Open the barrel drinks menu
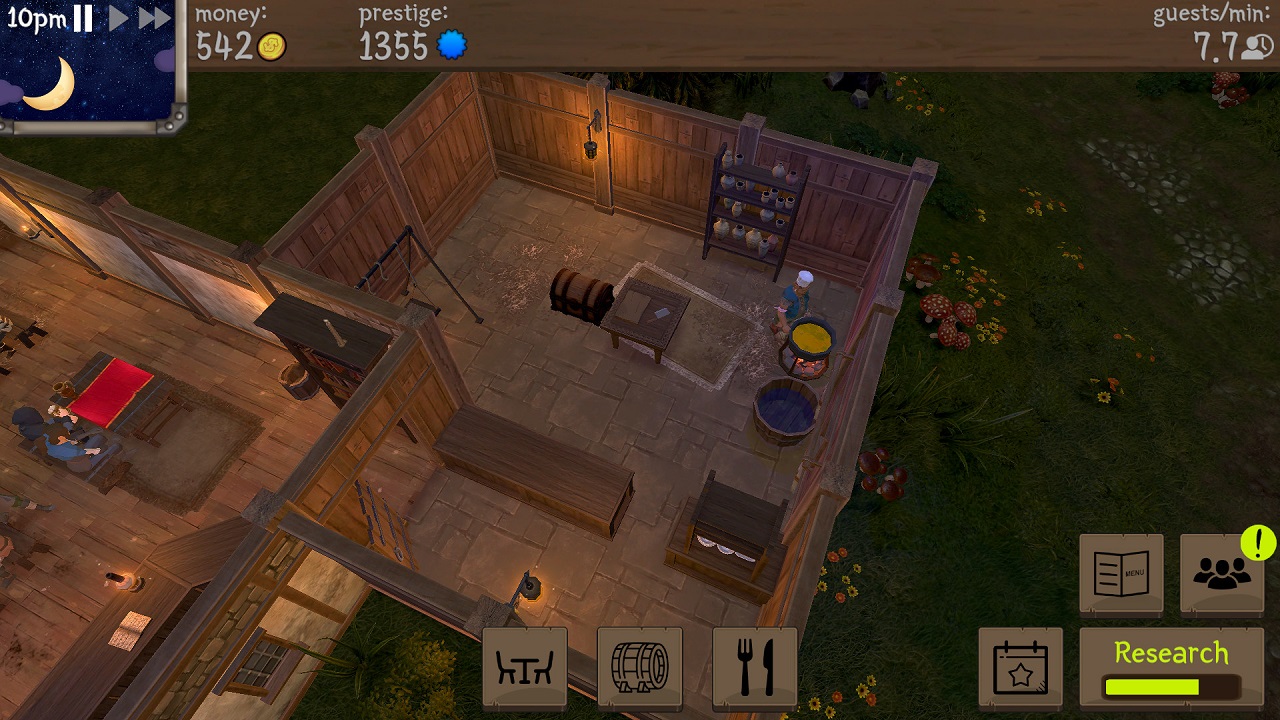Image resolution: width=1280 pixels, height=720 pixels. pyautogui.click(x=640, y=667)
